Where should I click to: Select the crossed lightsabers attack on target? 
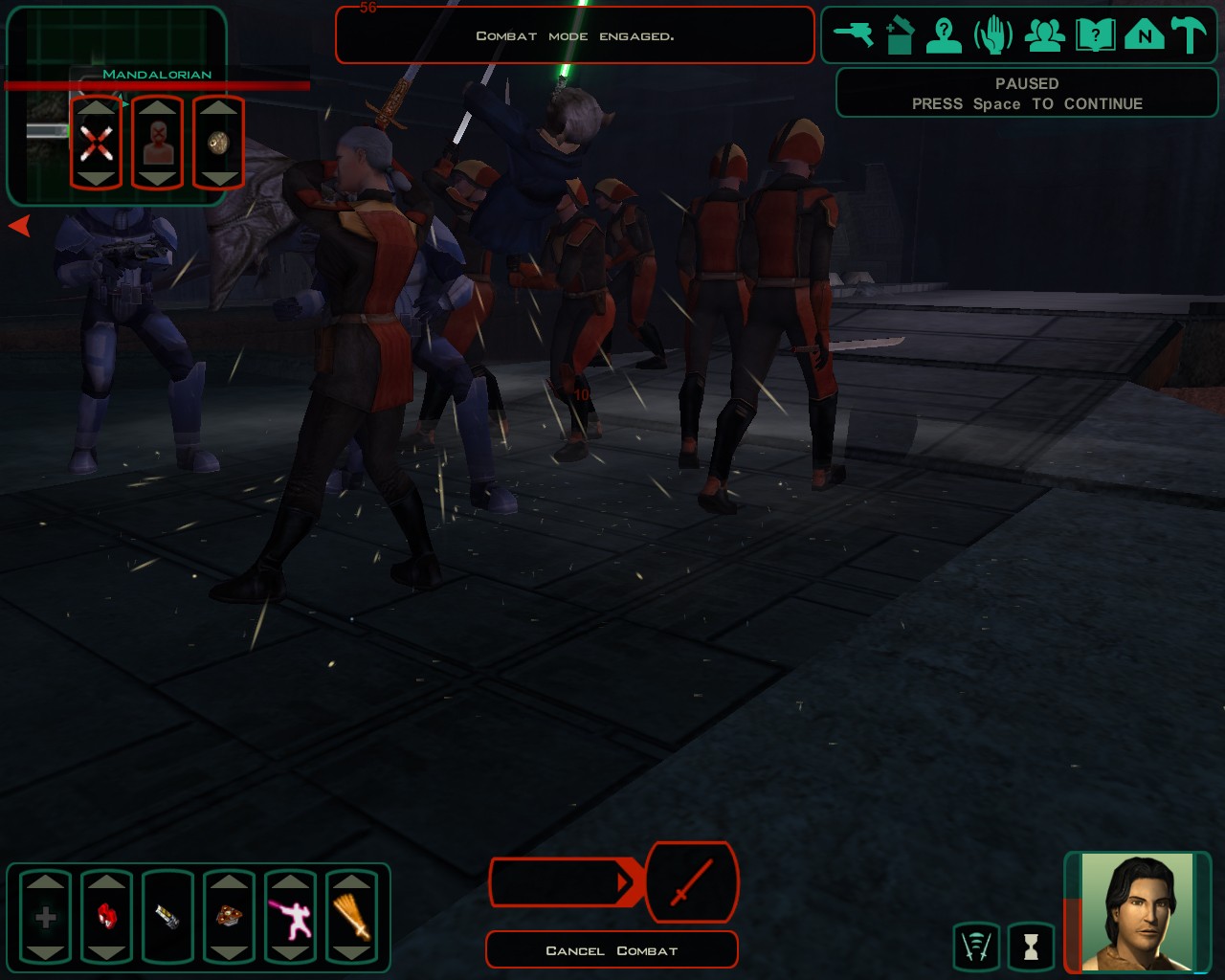96,144
